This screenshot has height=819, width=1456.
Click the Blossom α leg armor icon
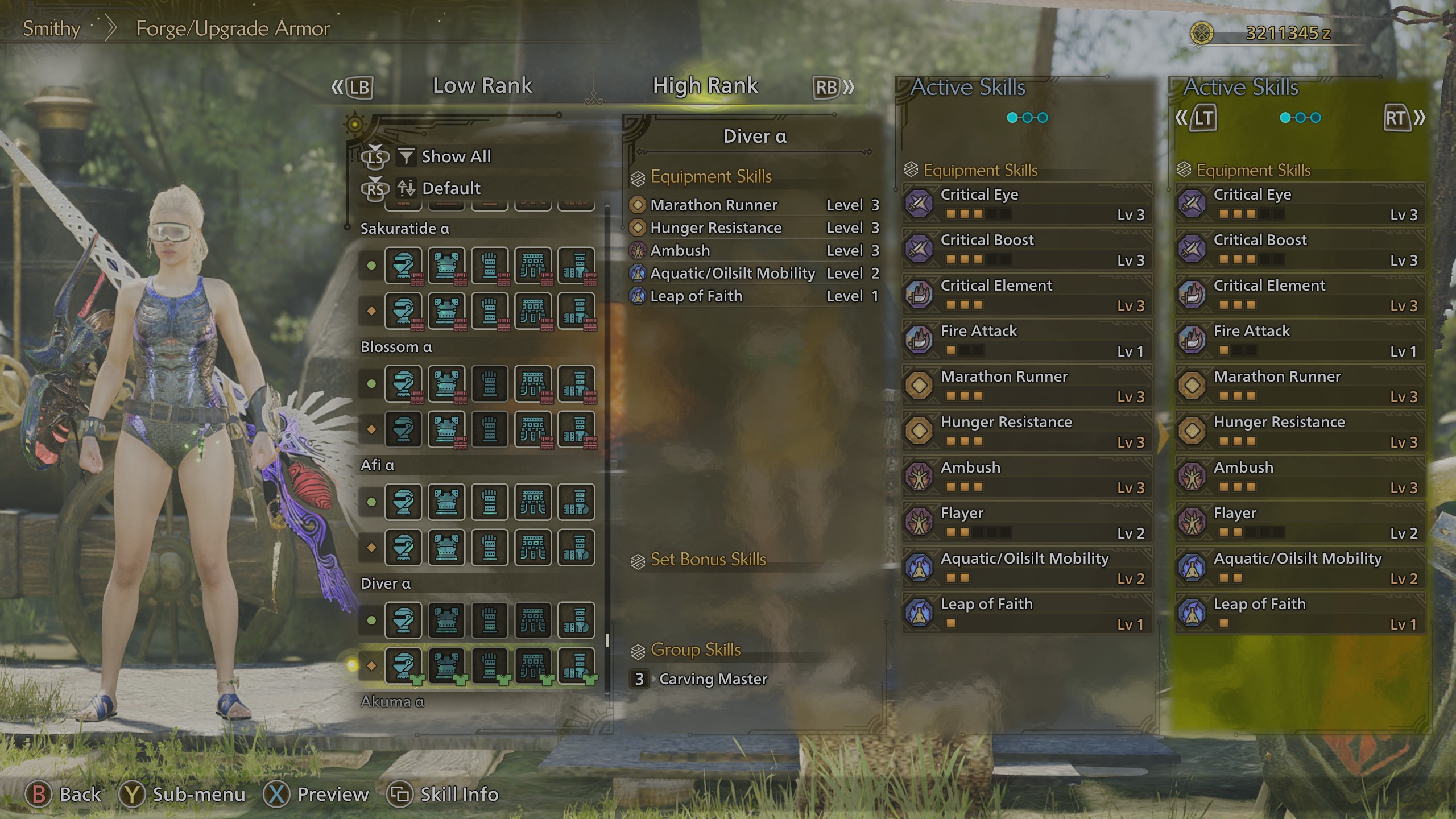pyautogui.click(x=576, y=384)
